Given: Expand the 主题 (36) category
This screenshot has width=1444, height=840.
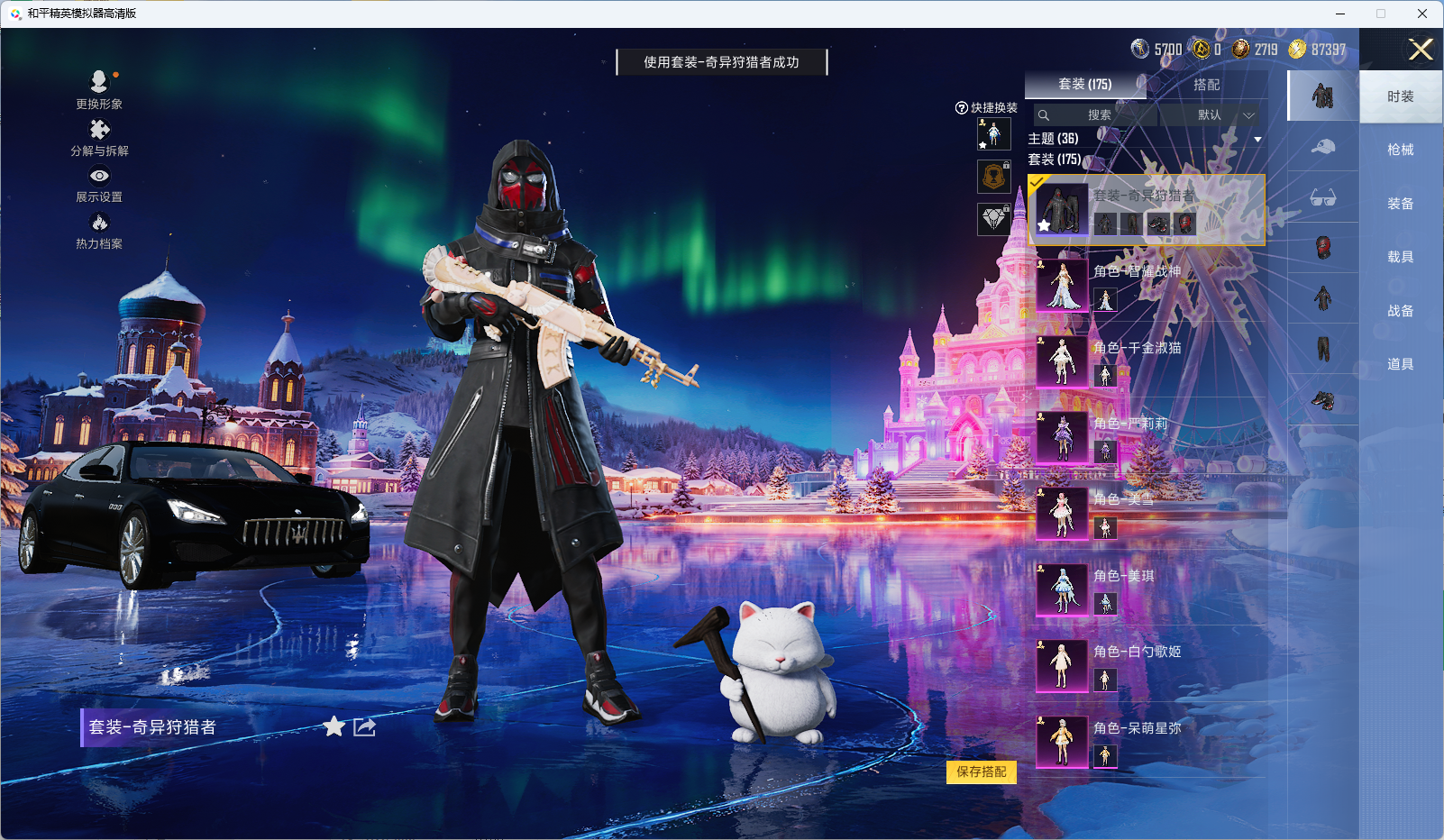Looking at the screenshot, I should [1055, 137].
